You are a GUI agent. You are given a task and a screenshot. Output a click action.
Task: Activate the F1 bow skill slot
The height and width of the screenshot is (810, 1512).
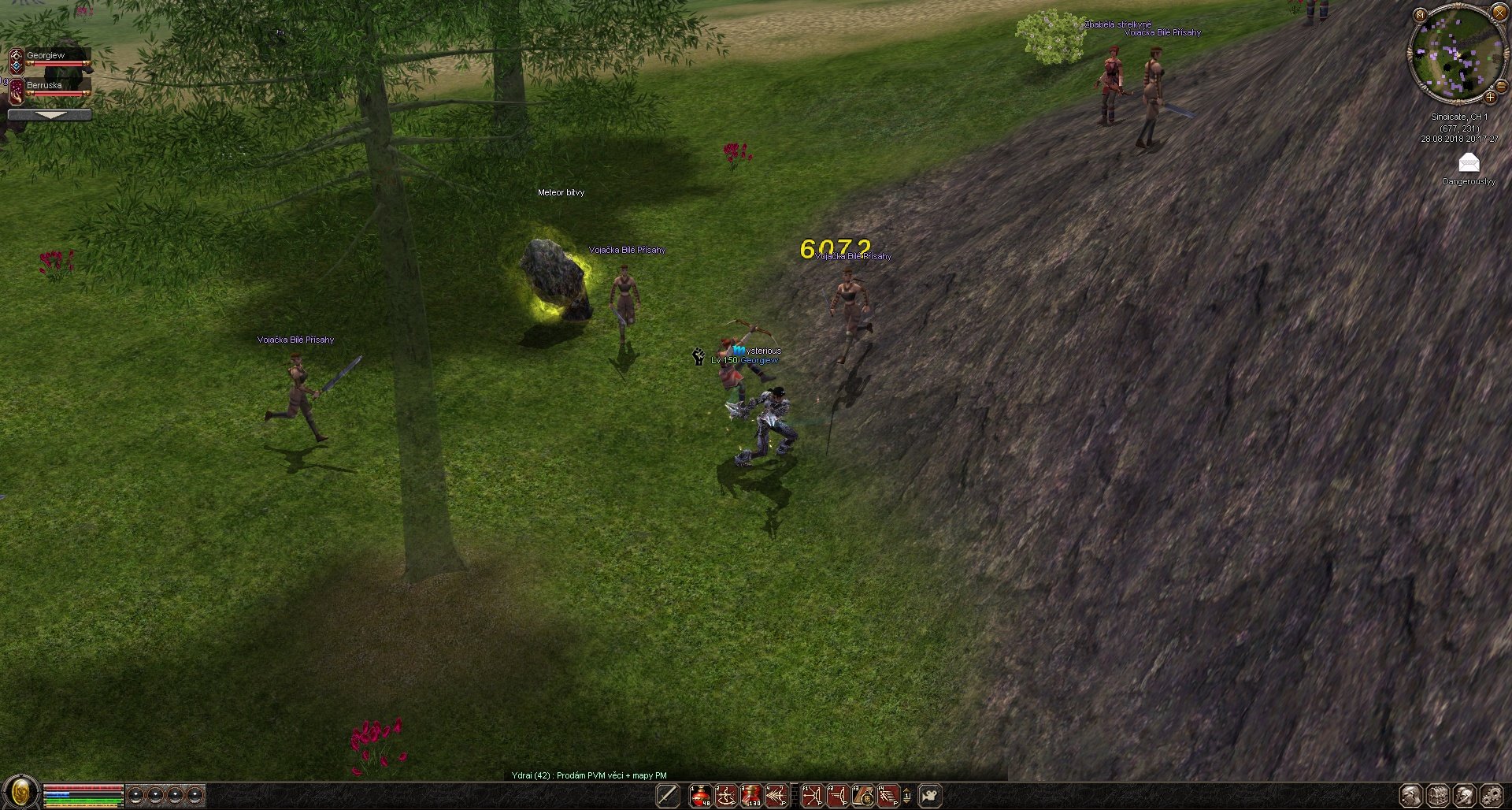812,796
